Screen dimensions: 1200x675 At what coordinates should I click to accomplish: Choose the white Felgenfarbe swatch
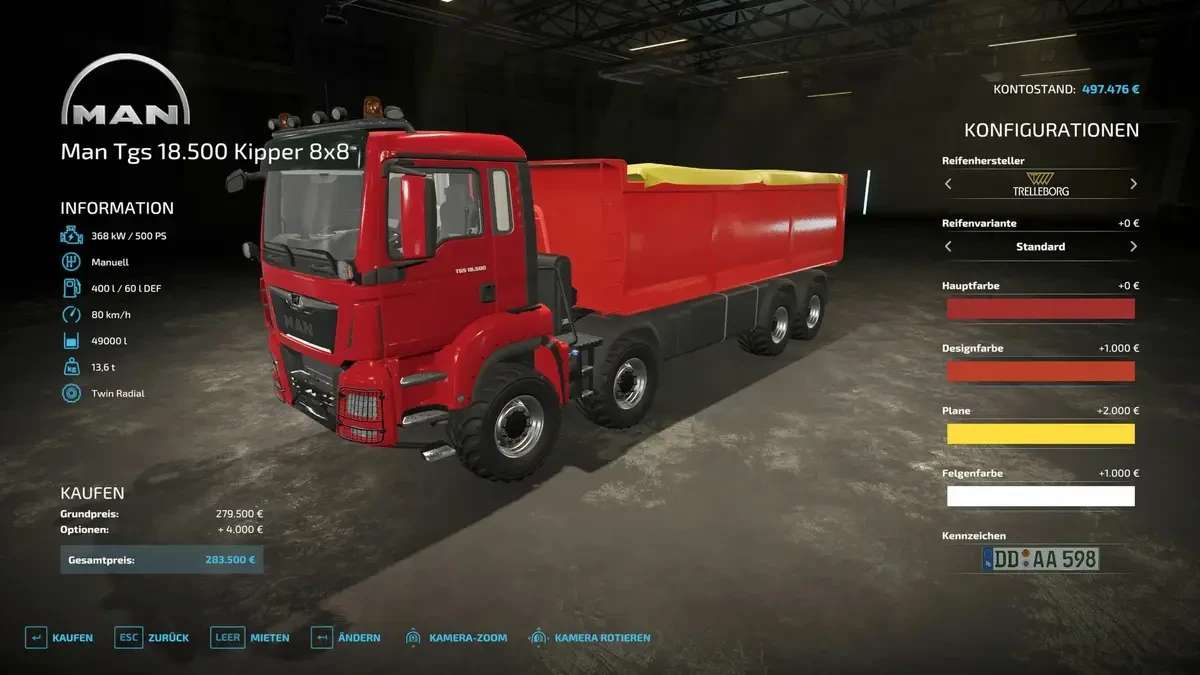pyautogui.click(x=1040, y=496)
